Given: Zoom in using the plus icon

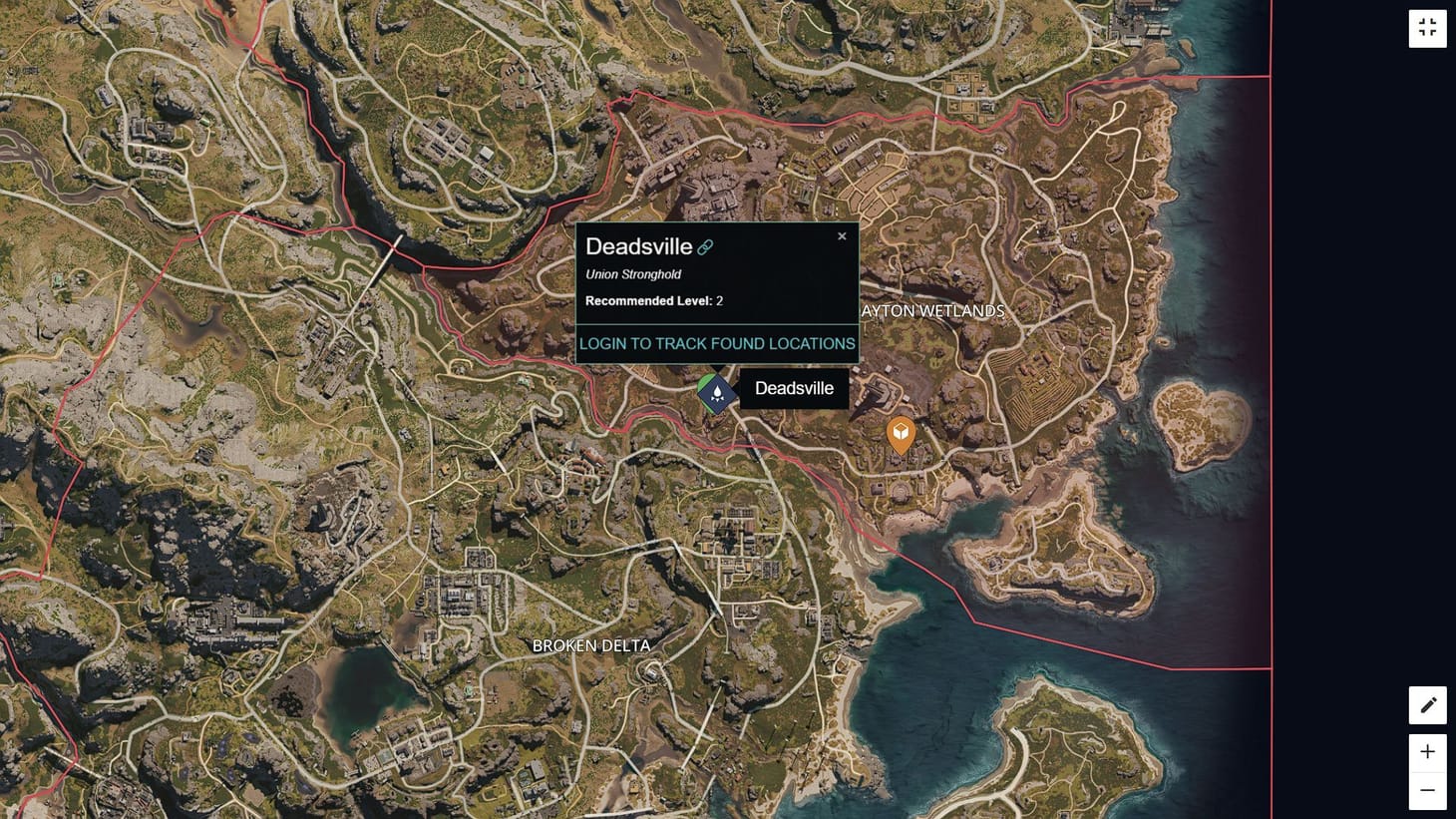Looking at the screenshot, I should 1427,751.
